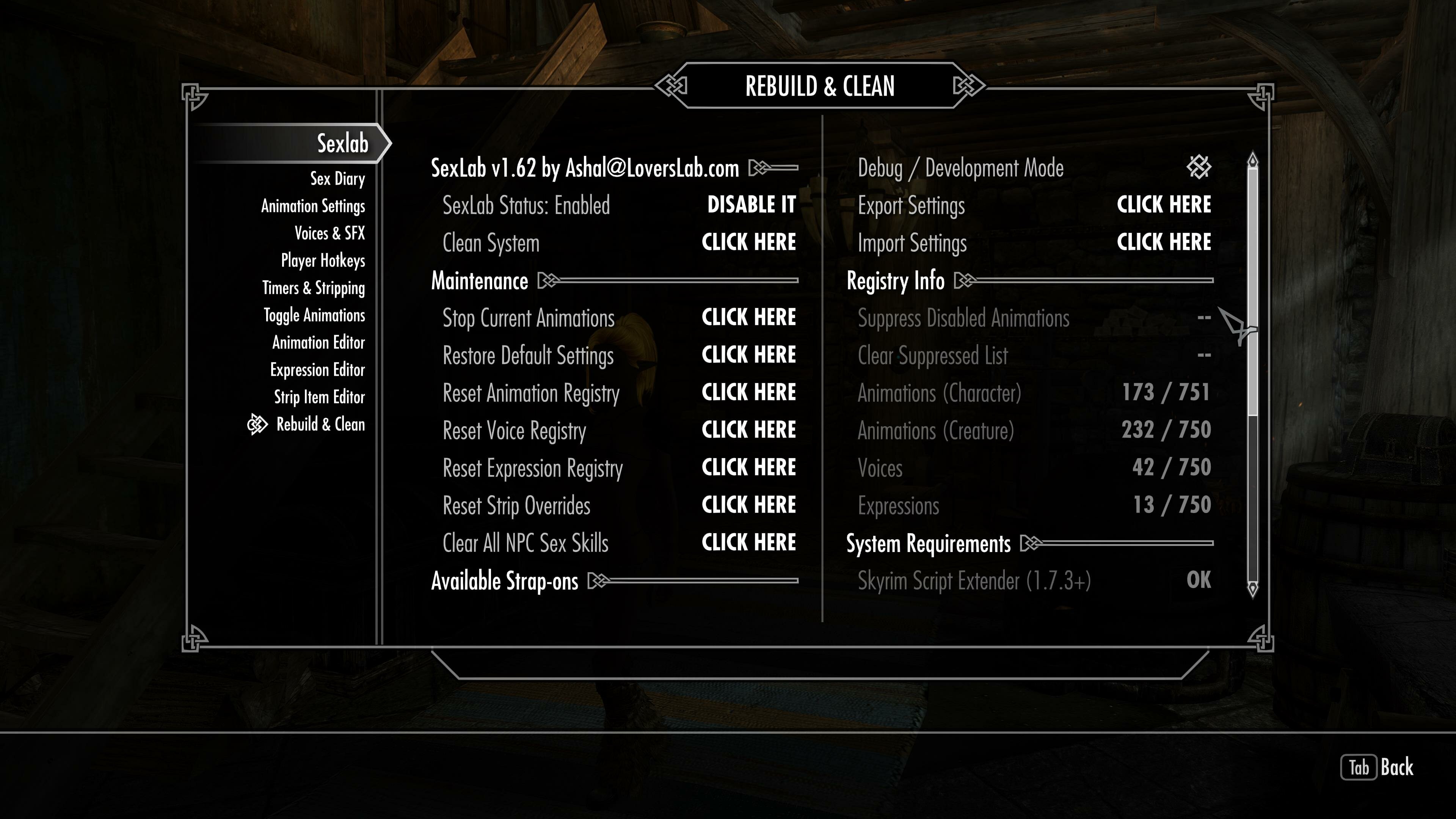Reset the Voice Registry
1456x819 pixels.
click(x=748, y=430)
